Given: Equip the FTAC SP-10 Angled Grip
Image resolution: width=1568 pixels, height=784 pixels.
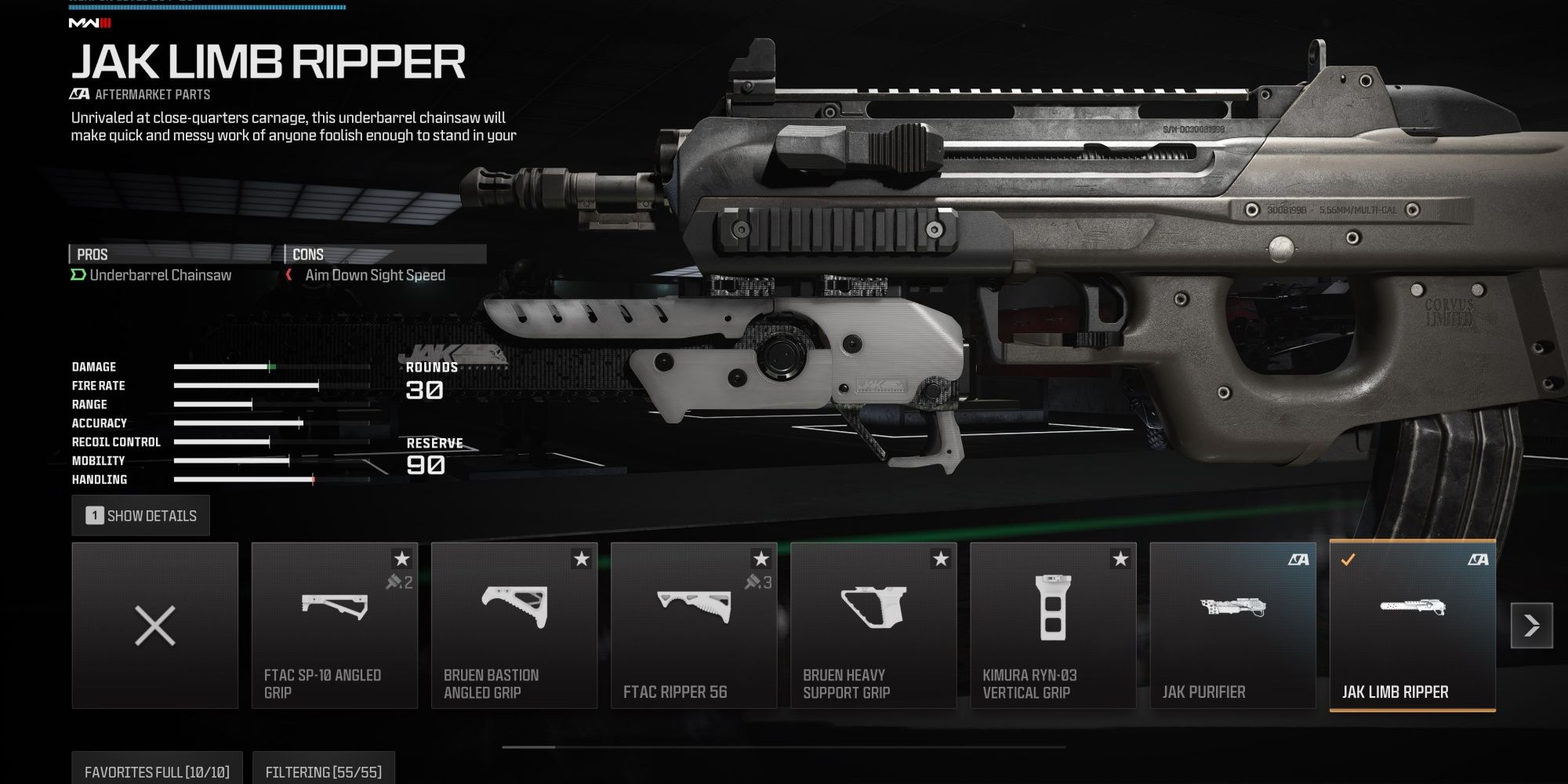Looking at the screenshot, I should point(335,626).
